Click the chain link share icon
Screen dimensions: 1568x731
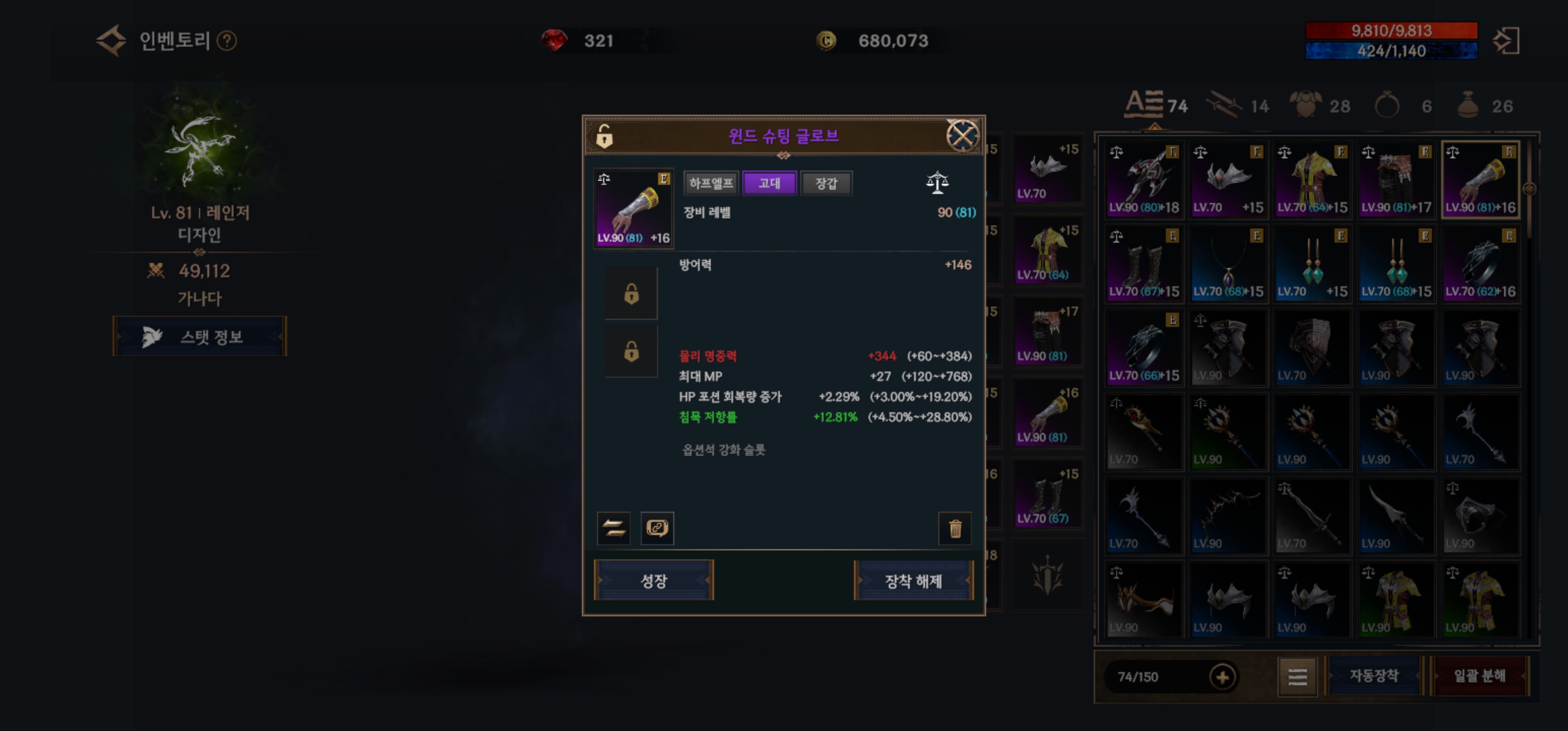point(658,528)
